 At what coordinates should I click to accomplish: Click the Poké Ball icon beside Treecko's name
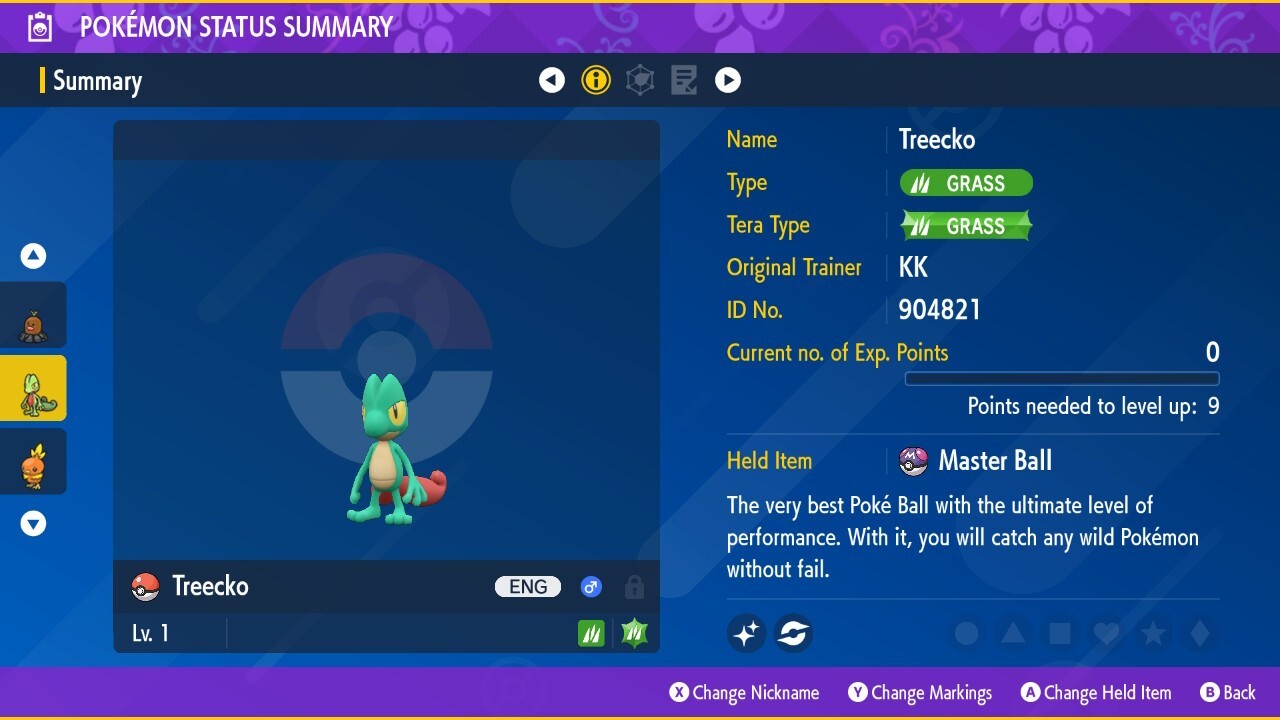145,586
